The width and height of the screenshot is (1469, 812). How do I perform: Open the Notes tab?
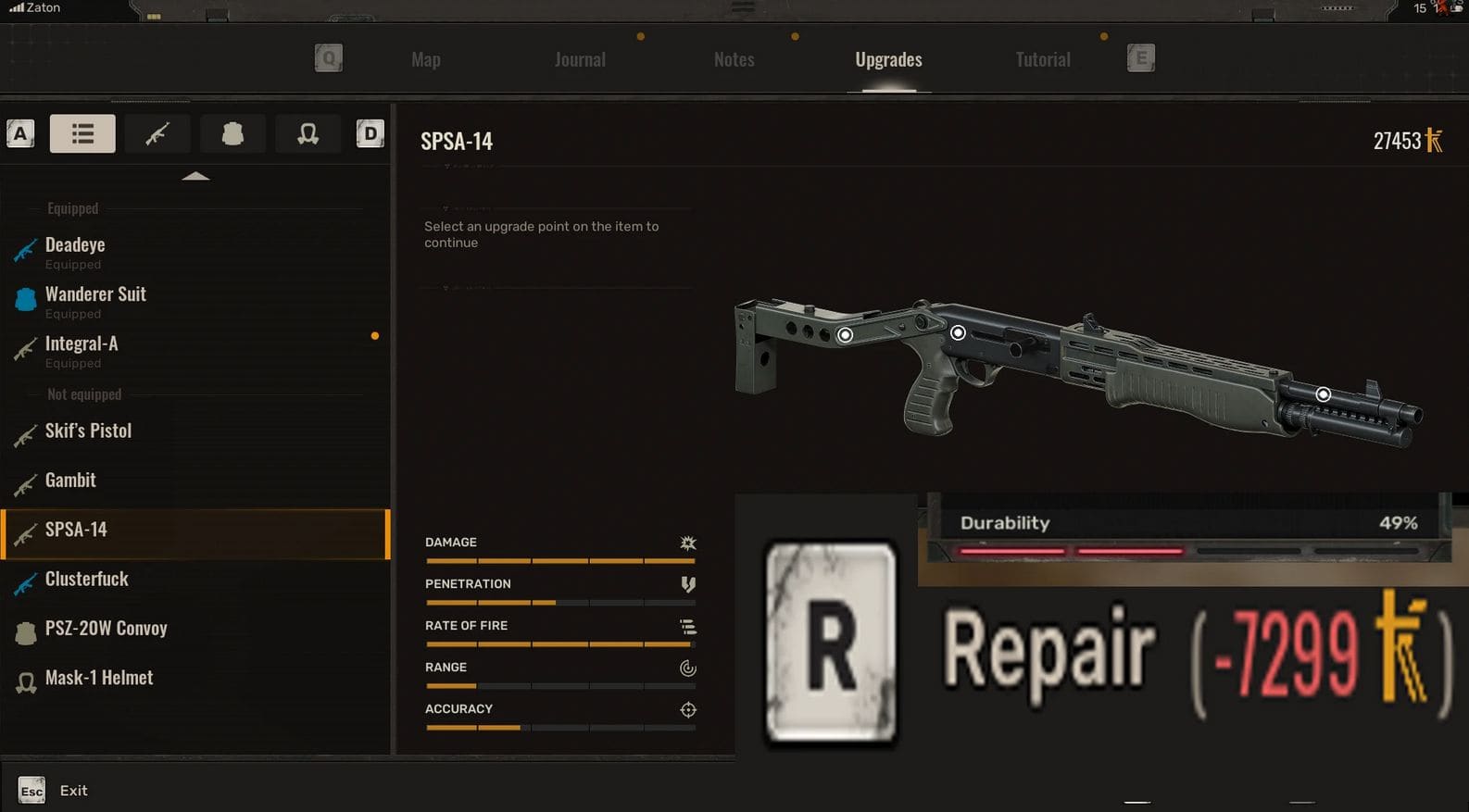click(734, 60)
